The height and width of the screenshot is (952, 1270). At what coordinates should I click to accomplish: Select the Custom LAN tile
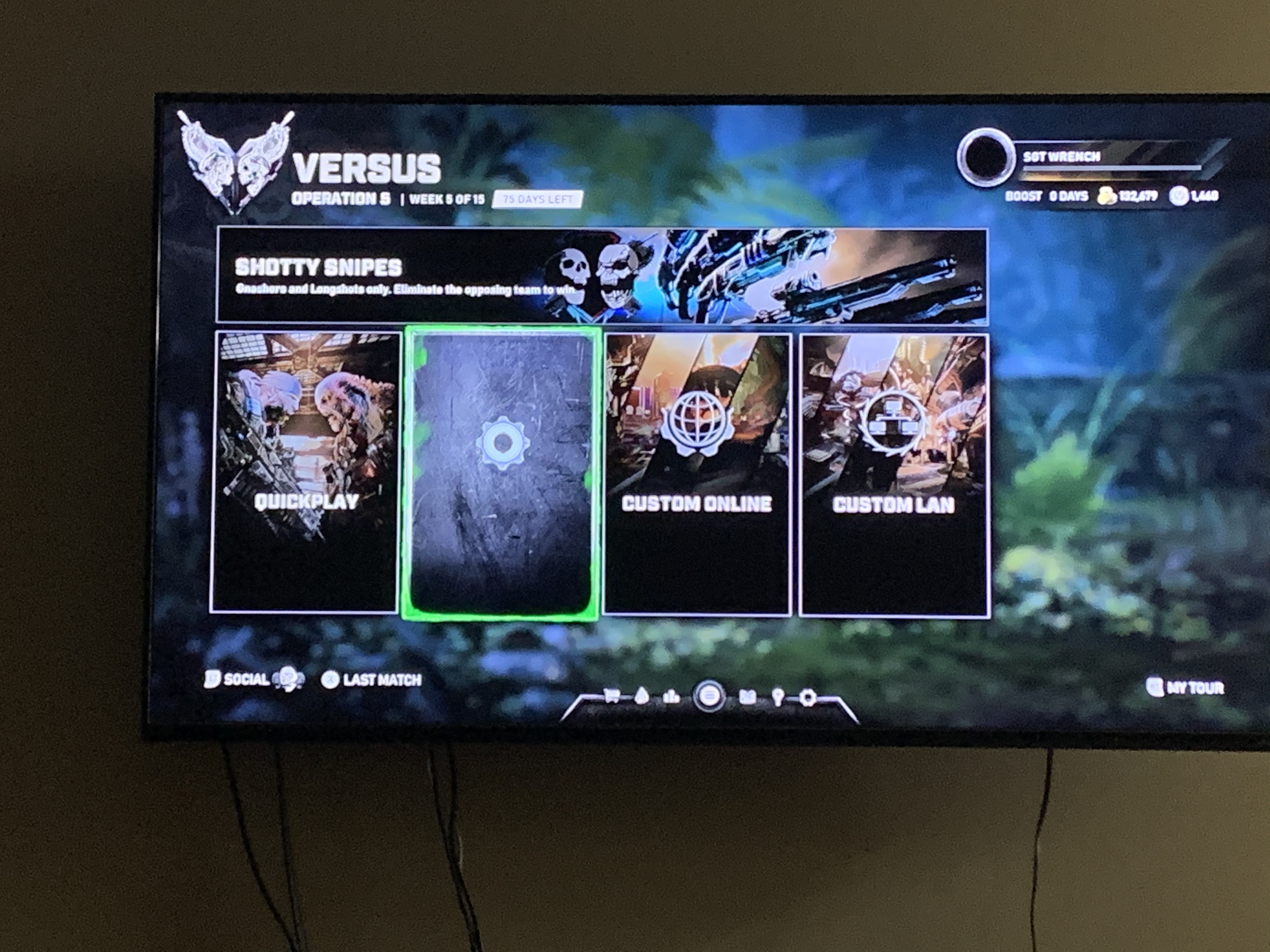[x=894, y=476]
